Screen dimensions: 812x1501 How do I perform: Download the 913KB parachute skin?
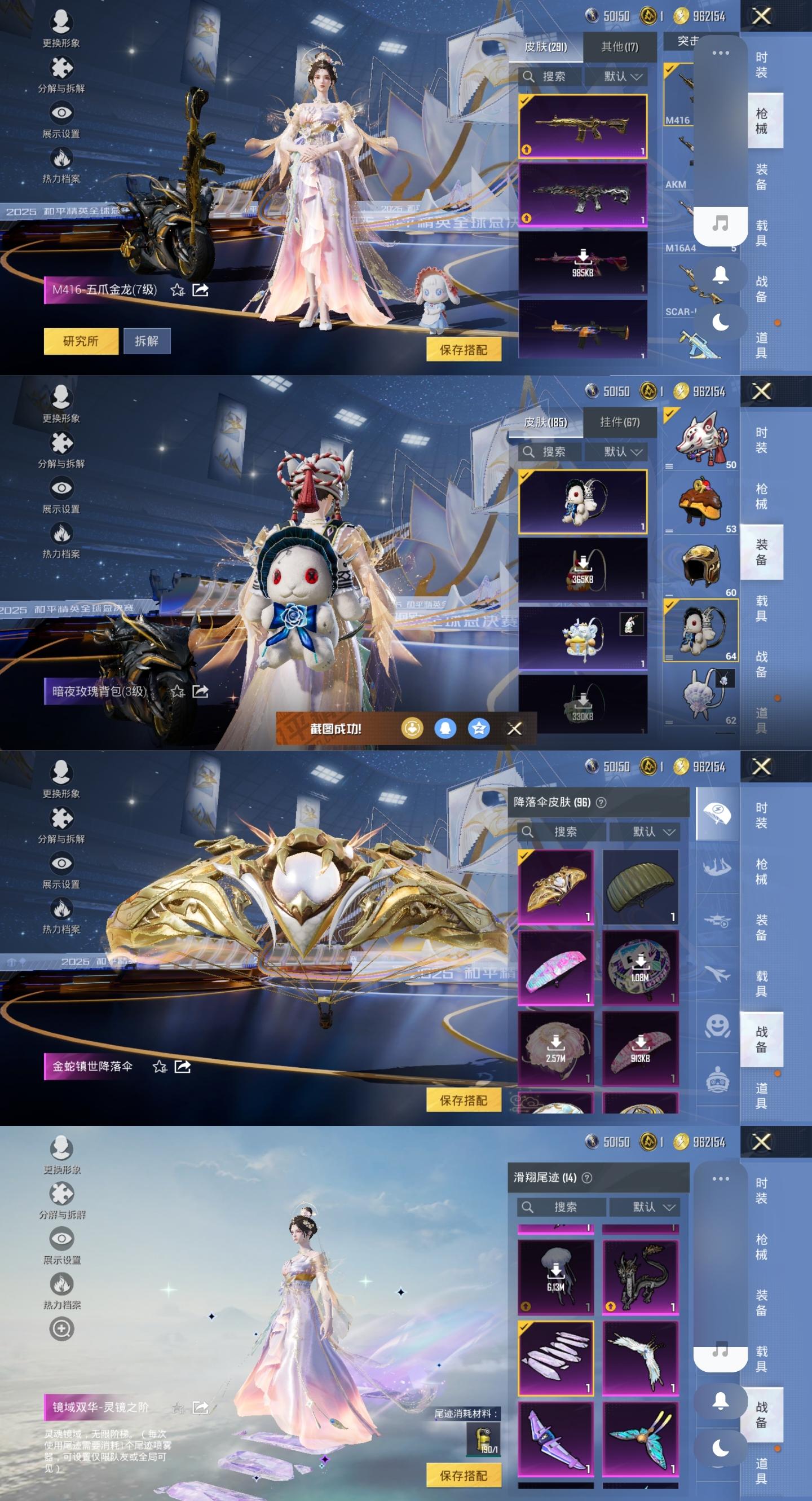click(x=640, y=1049)
